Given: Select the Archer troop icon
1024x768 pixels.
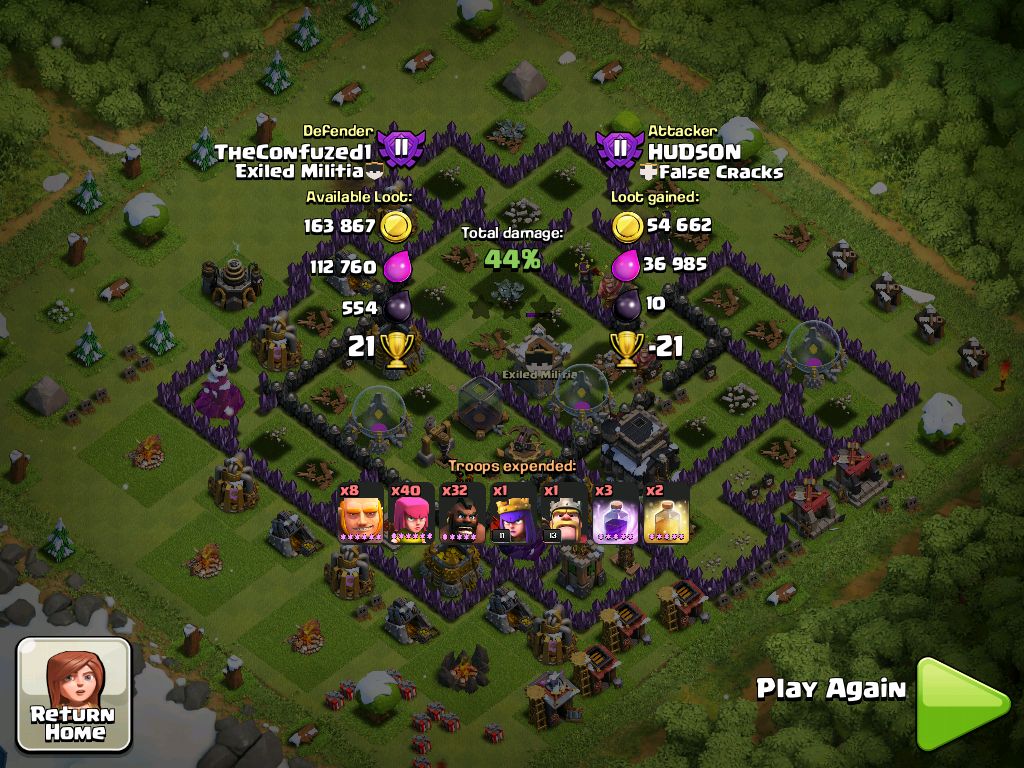Looking at the screenshot, I should click(x=411, y=514).
